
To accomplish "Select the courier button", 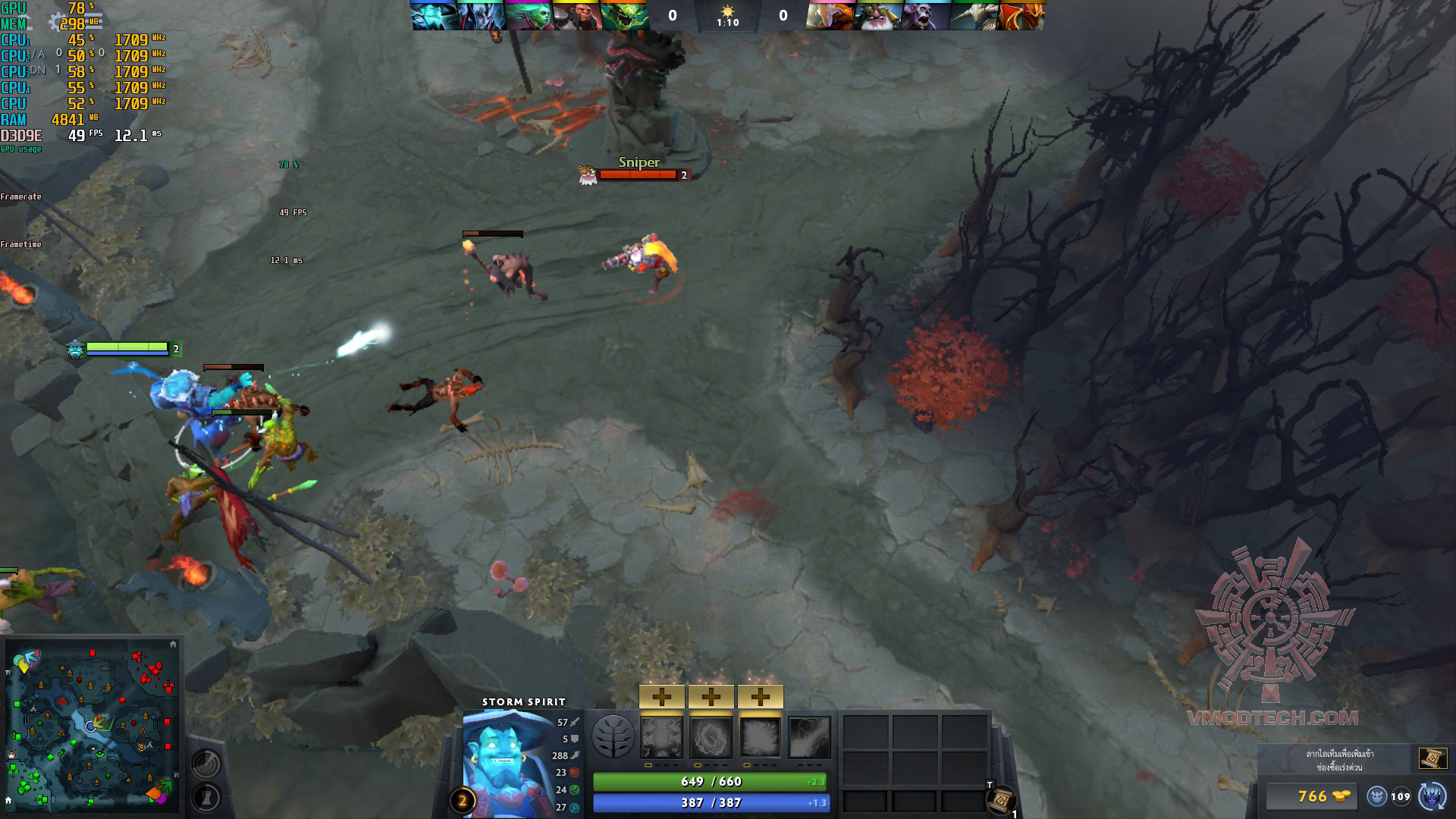I will (x=1377, y=796).
